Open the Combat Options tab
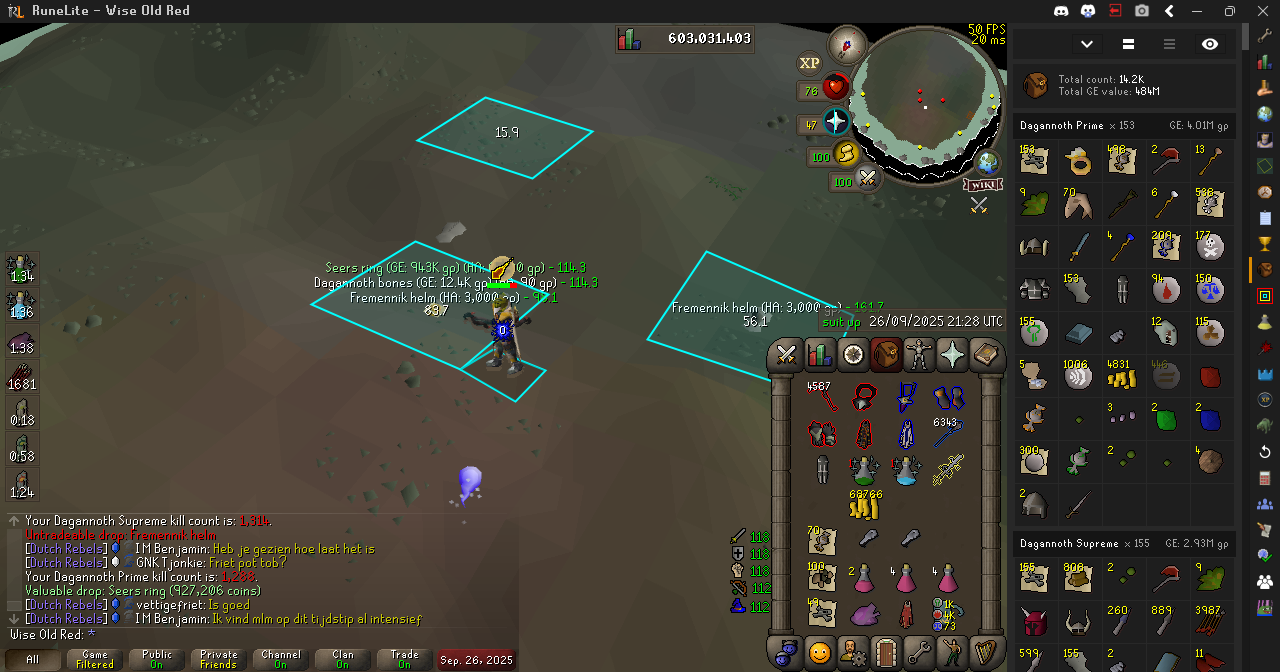The height and width of the screenshot is (672, 1280). click(786, 355)
